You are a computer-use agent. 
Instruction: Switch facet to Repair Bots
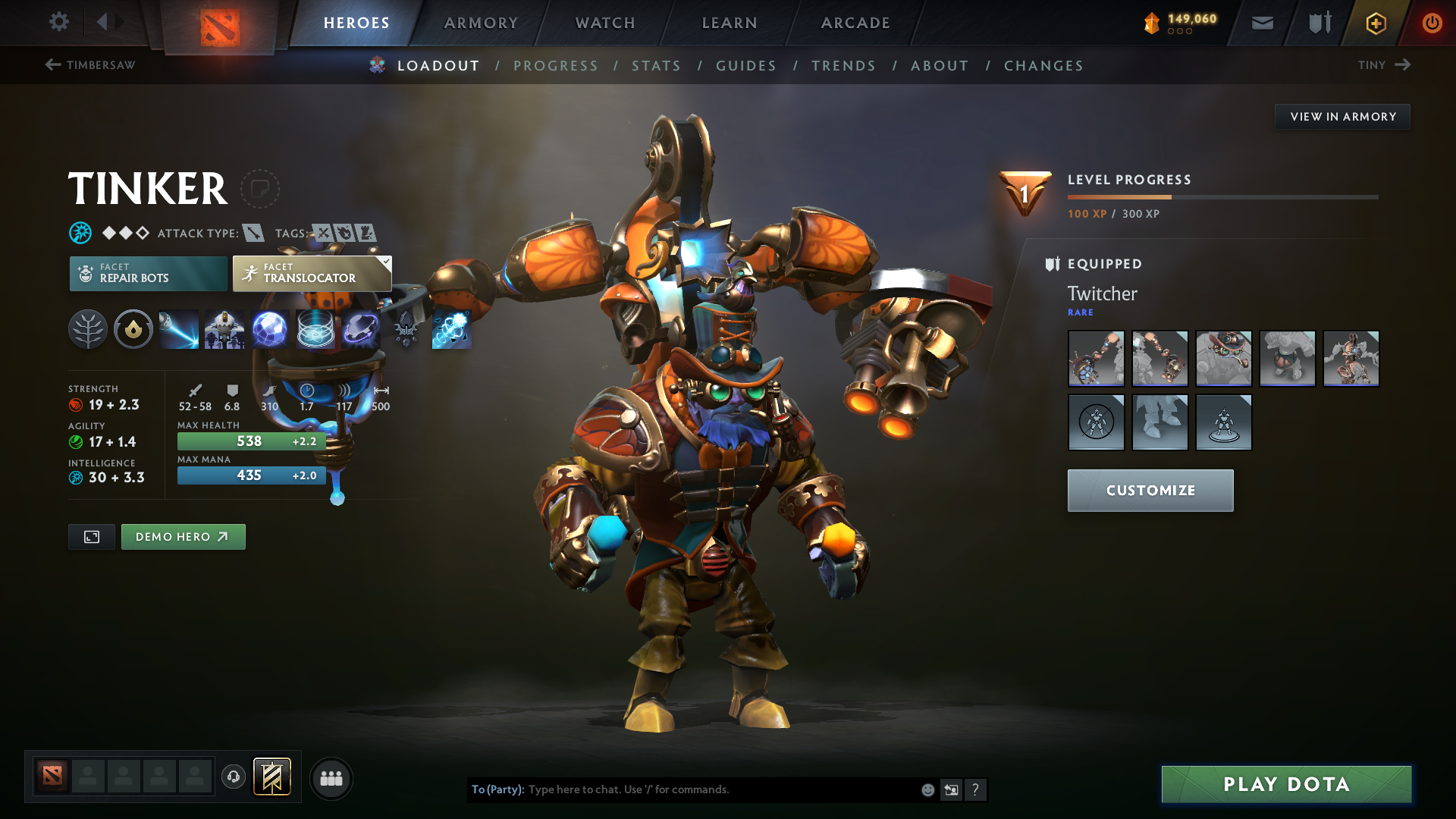(148, 274)
